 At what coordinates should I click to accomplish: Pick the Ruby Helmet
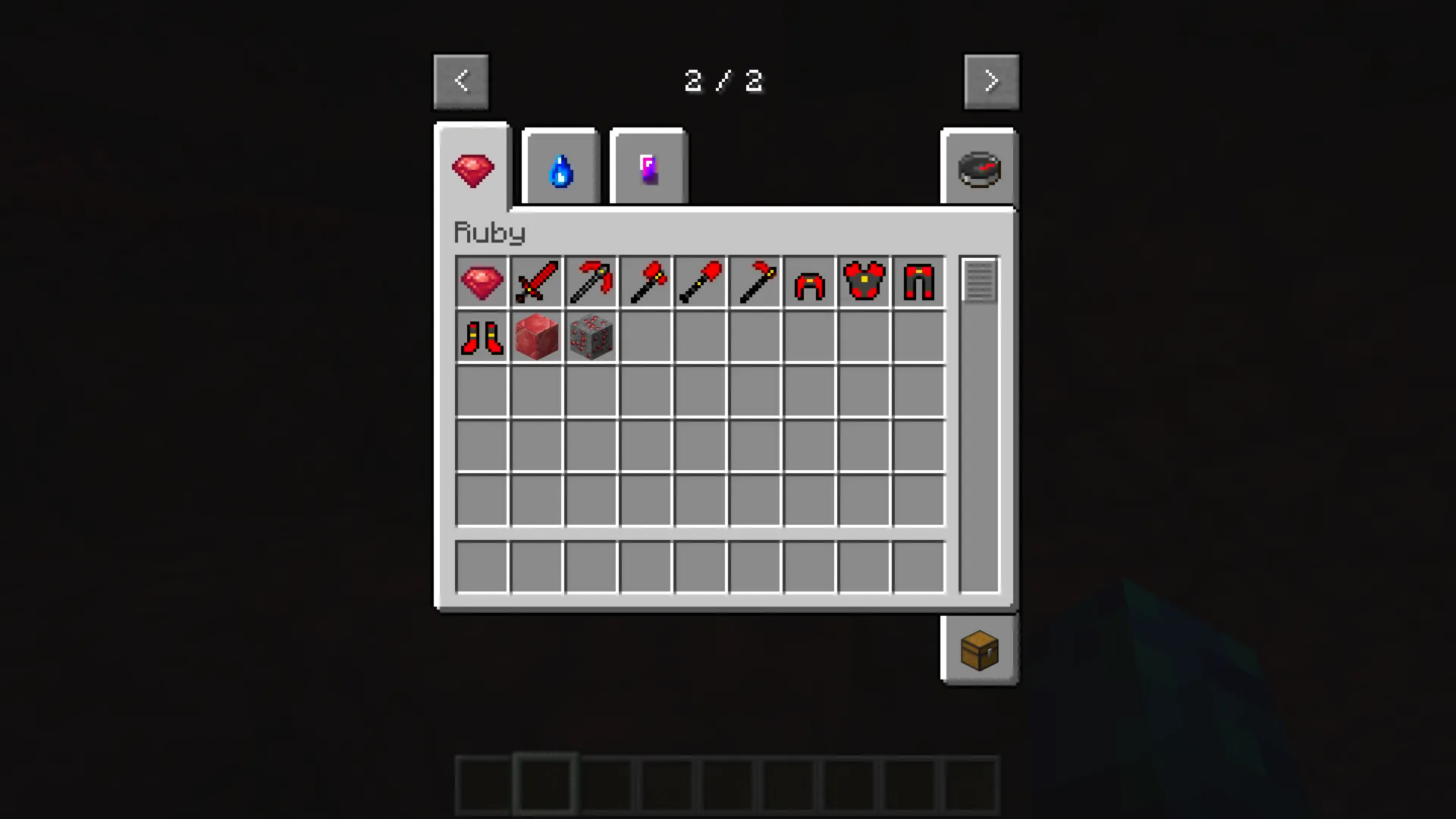coord(809,281)
